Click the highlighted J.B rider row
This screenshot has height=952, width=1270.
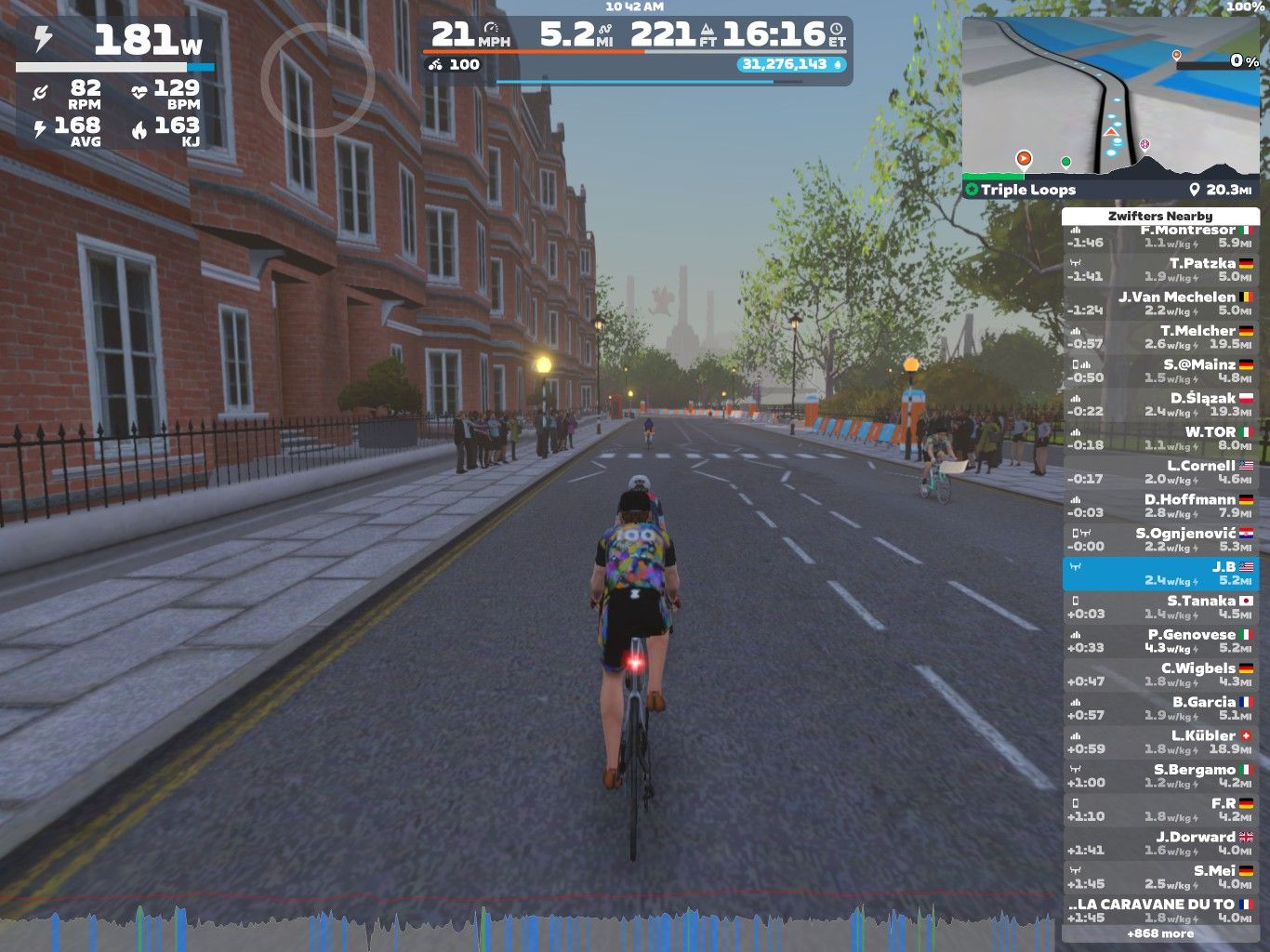point(1160,574)
